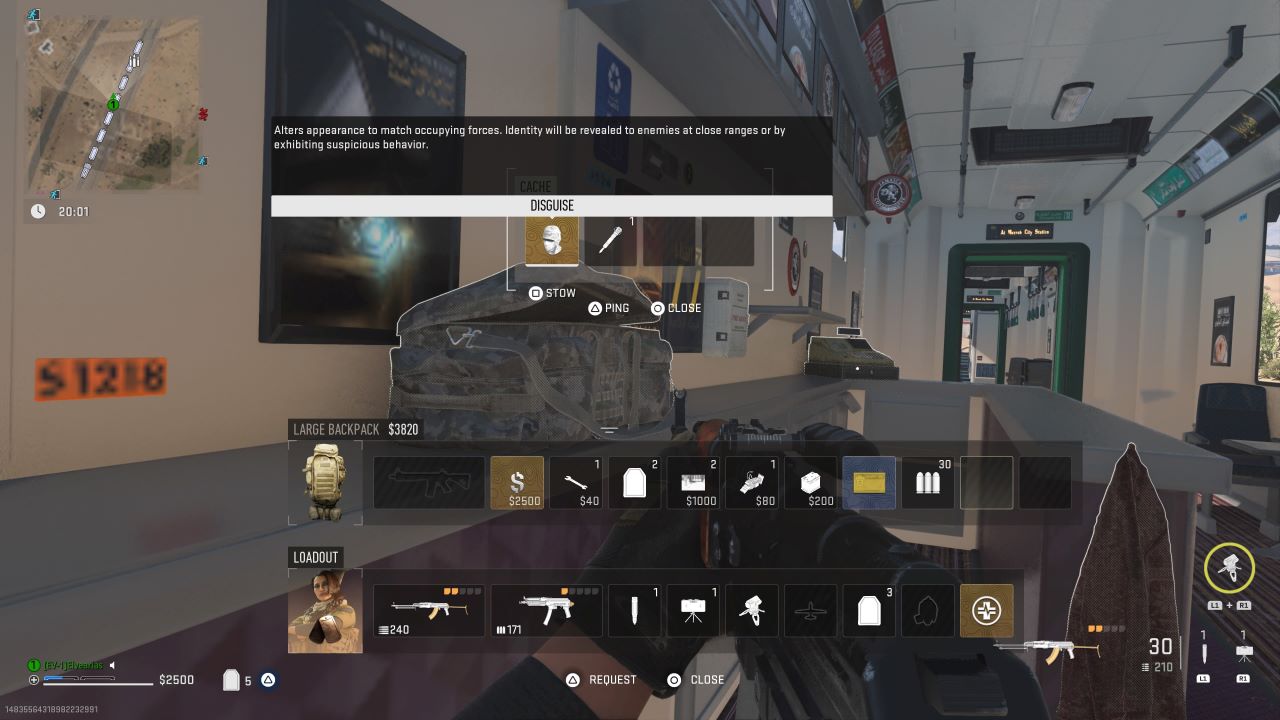Click the claymore equipment slot
The image size is (1280, 720).
coord(693,610)
